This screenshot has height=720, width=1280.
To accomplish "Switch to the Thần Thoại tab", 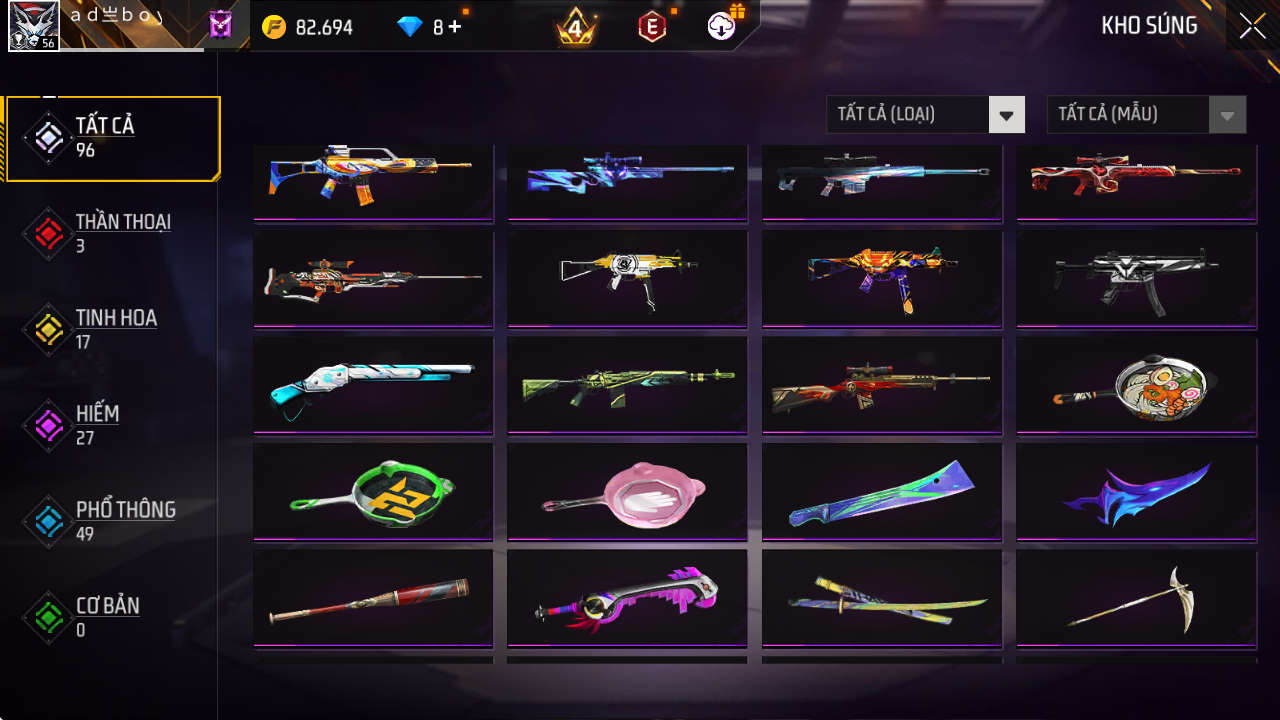I will 112,233.
